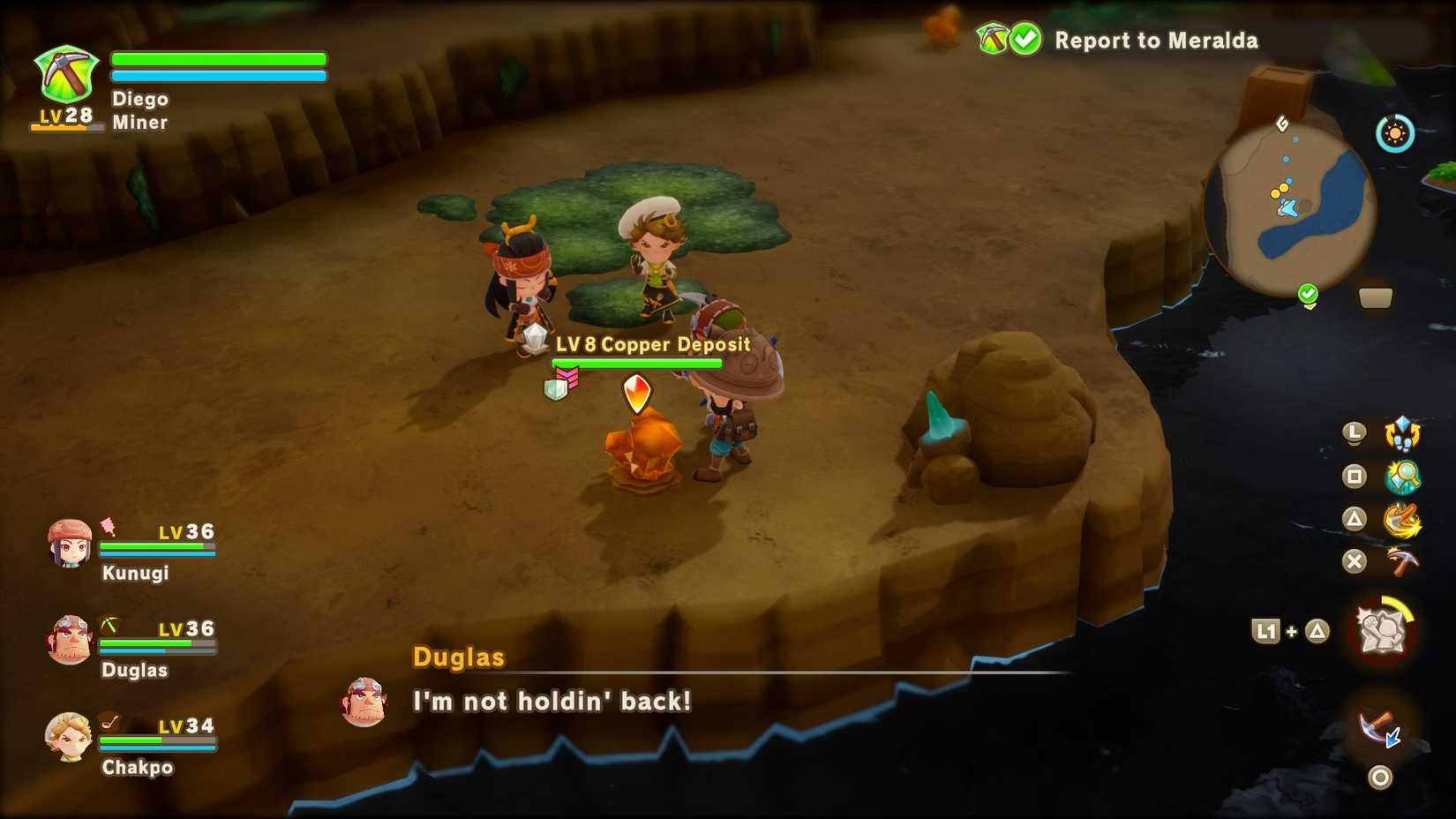Image resolution: width=1456 pixels, height=819 pixels.
Task: Click the Report to Meralda quest text
Action: pos(1156,41)
